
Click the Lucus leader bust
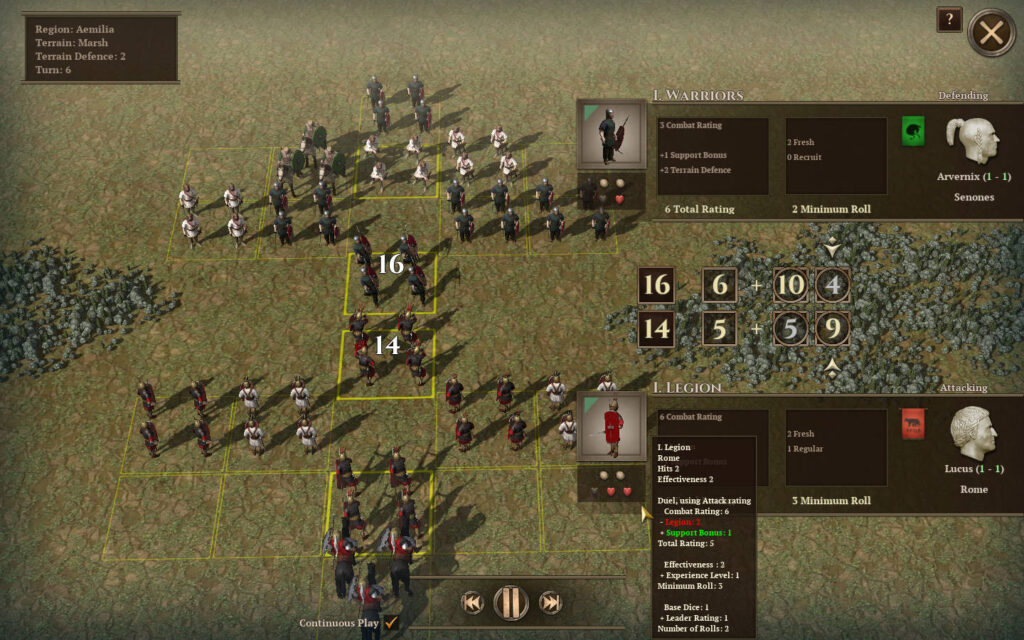click(x=972, y=431)
